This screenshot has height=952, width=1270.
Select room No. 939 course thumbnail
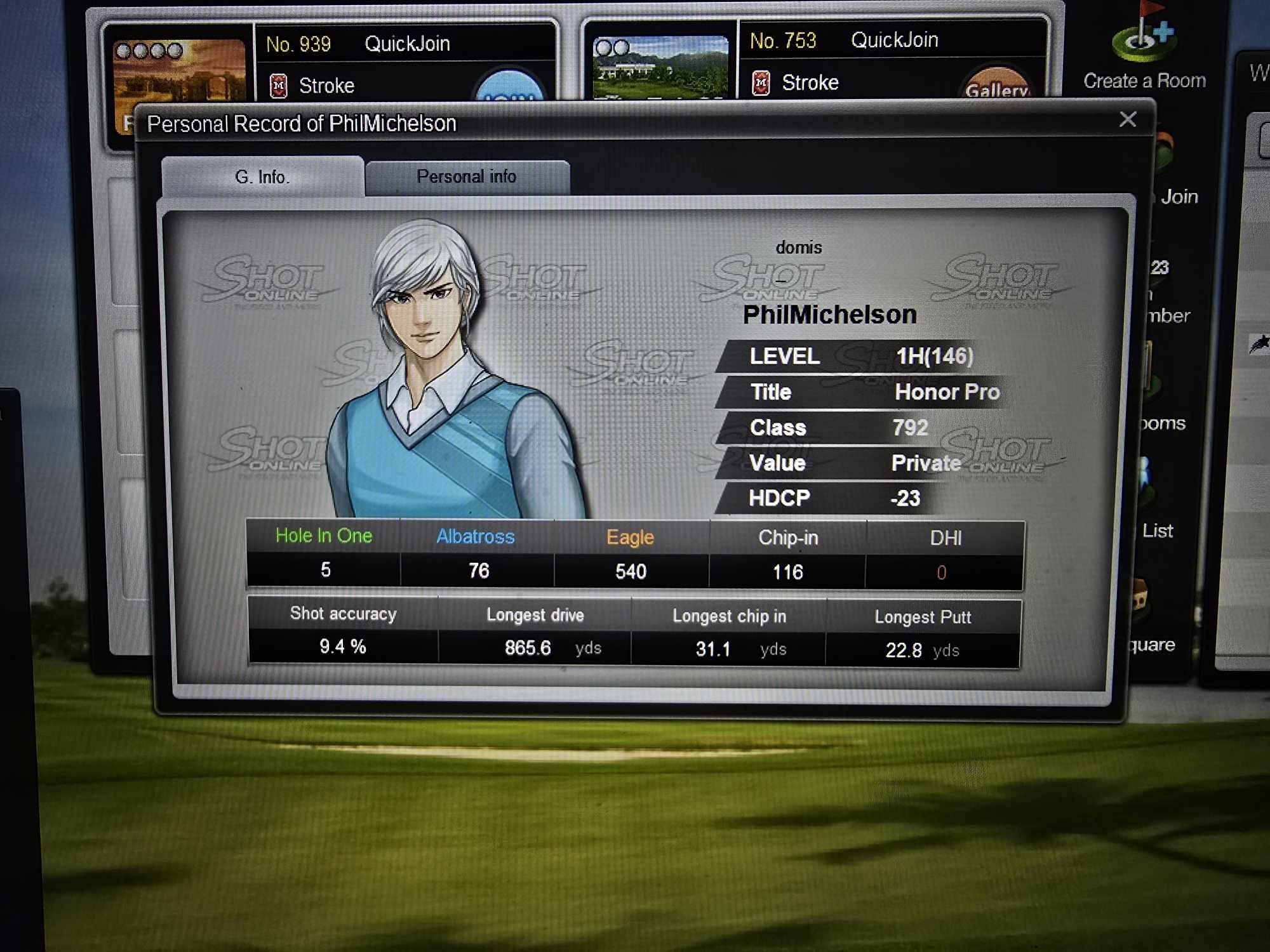180,70
